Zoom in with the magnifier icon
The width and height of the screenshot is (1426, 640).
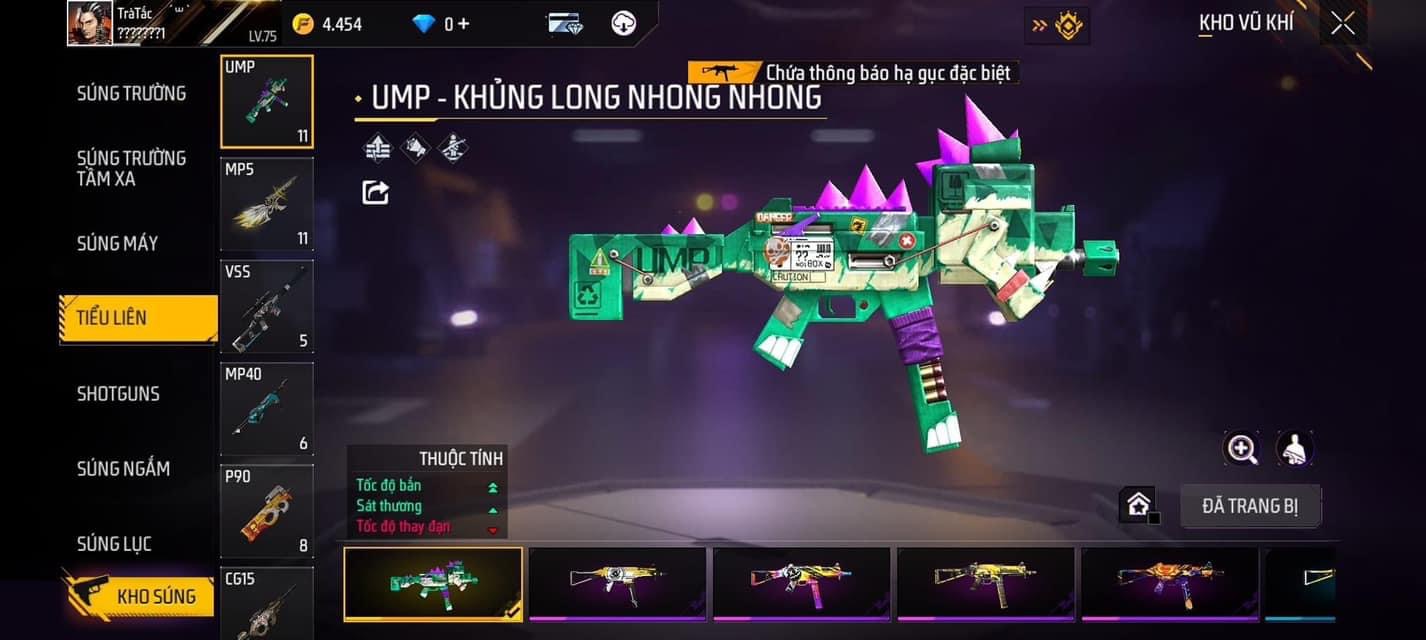[x=1242, y=449]
